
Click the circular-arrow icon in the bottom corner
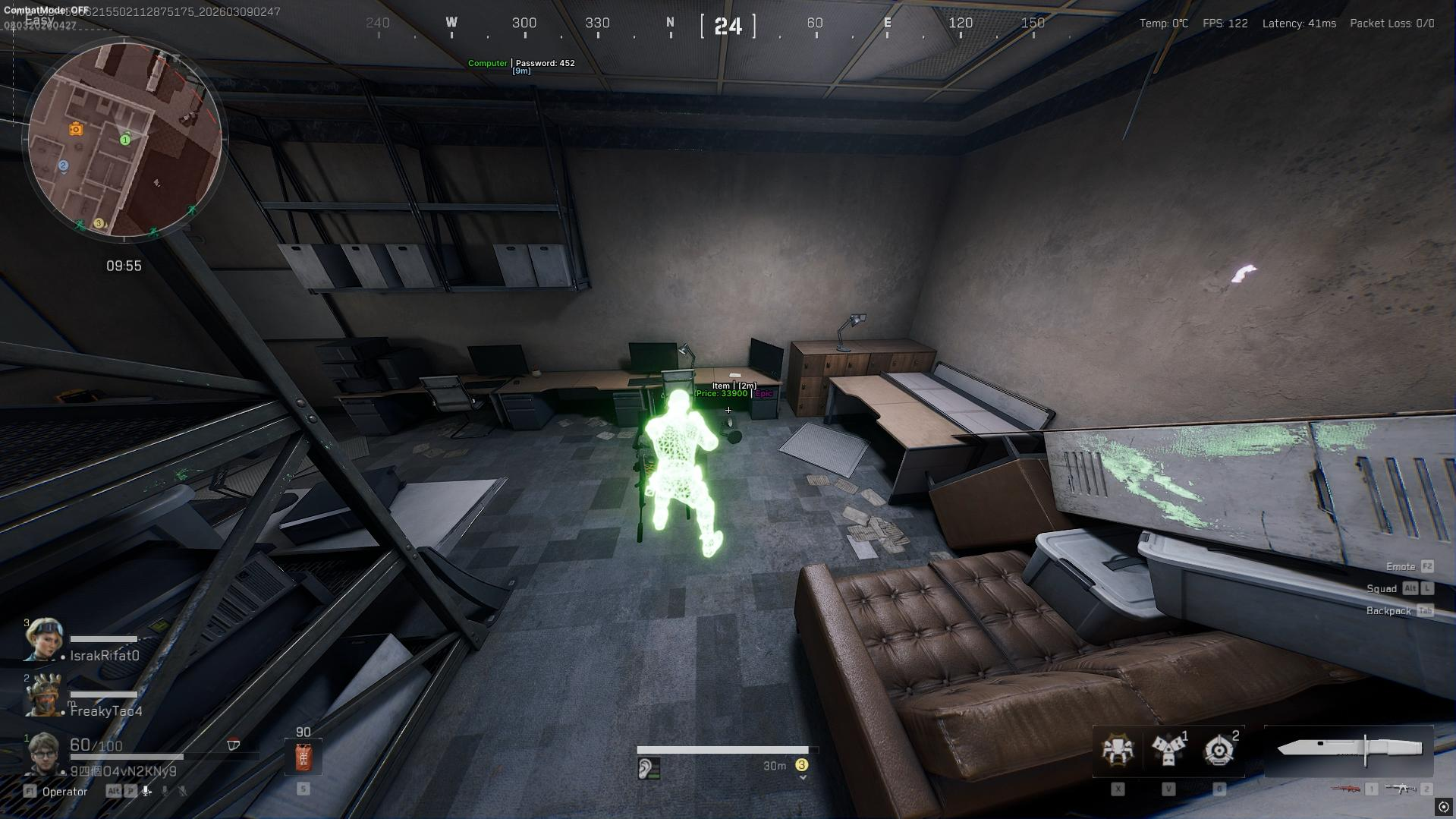[1444, 807]
